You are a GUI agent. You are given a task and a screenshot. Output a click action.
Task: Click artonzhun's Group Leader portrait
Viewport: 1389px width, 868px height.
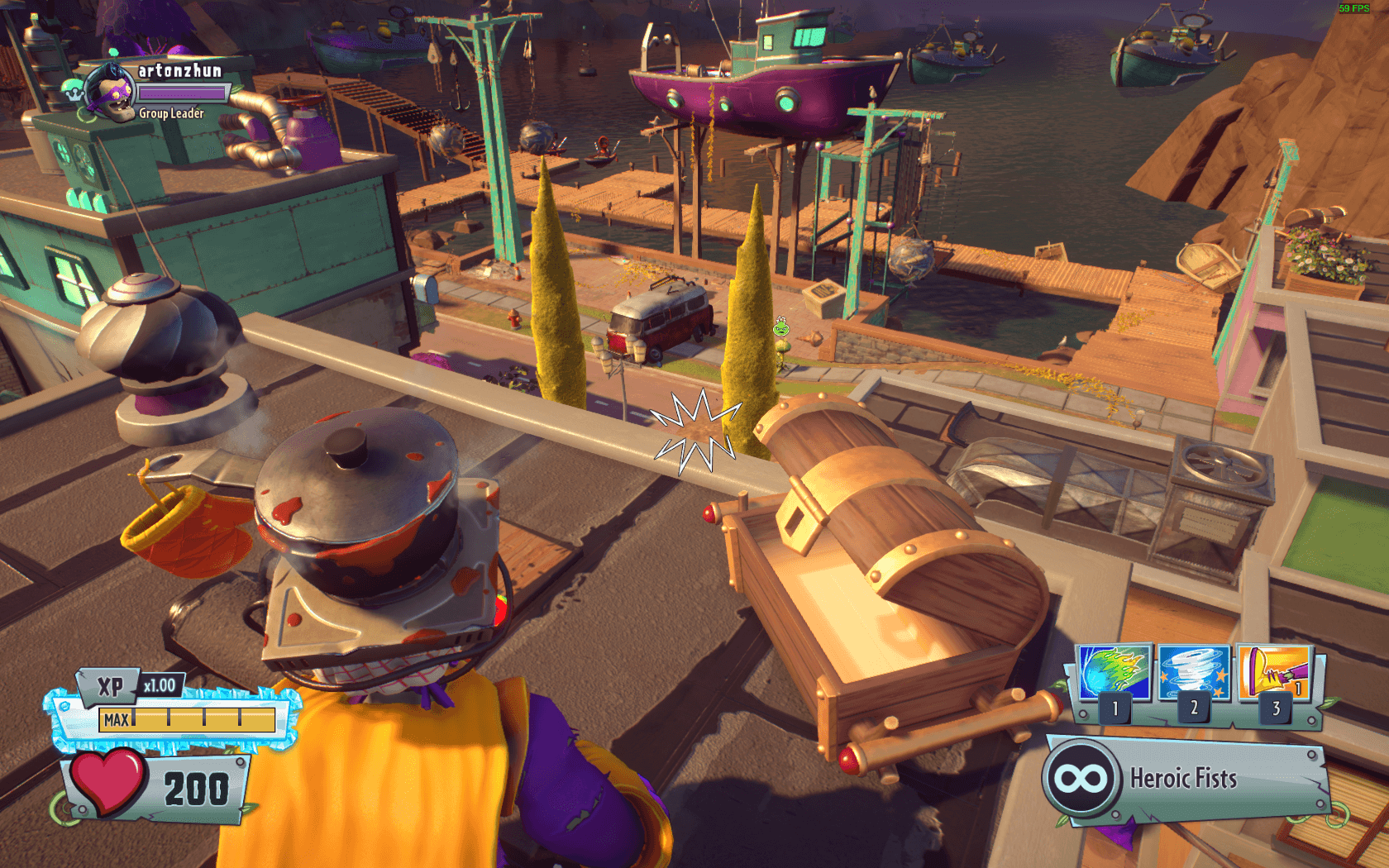[111, 91]
